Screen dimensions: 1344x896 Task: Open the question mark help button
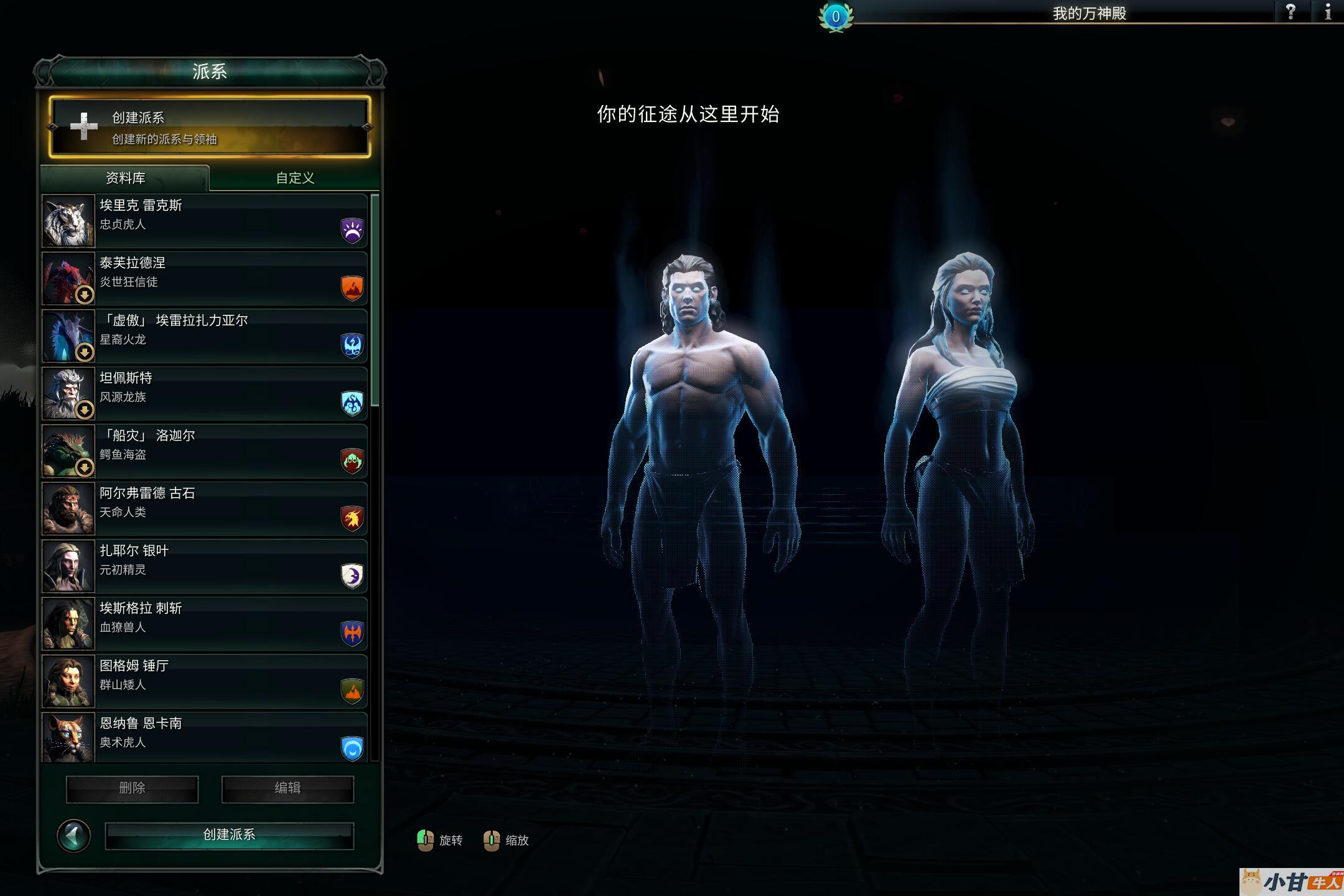point(1290,12)
